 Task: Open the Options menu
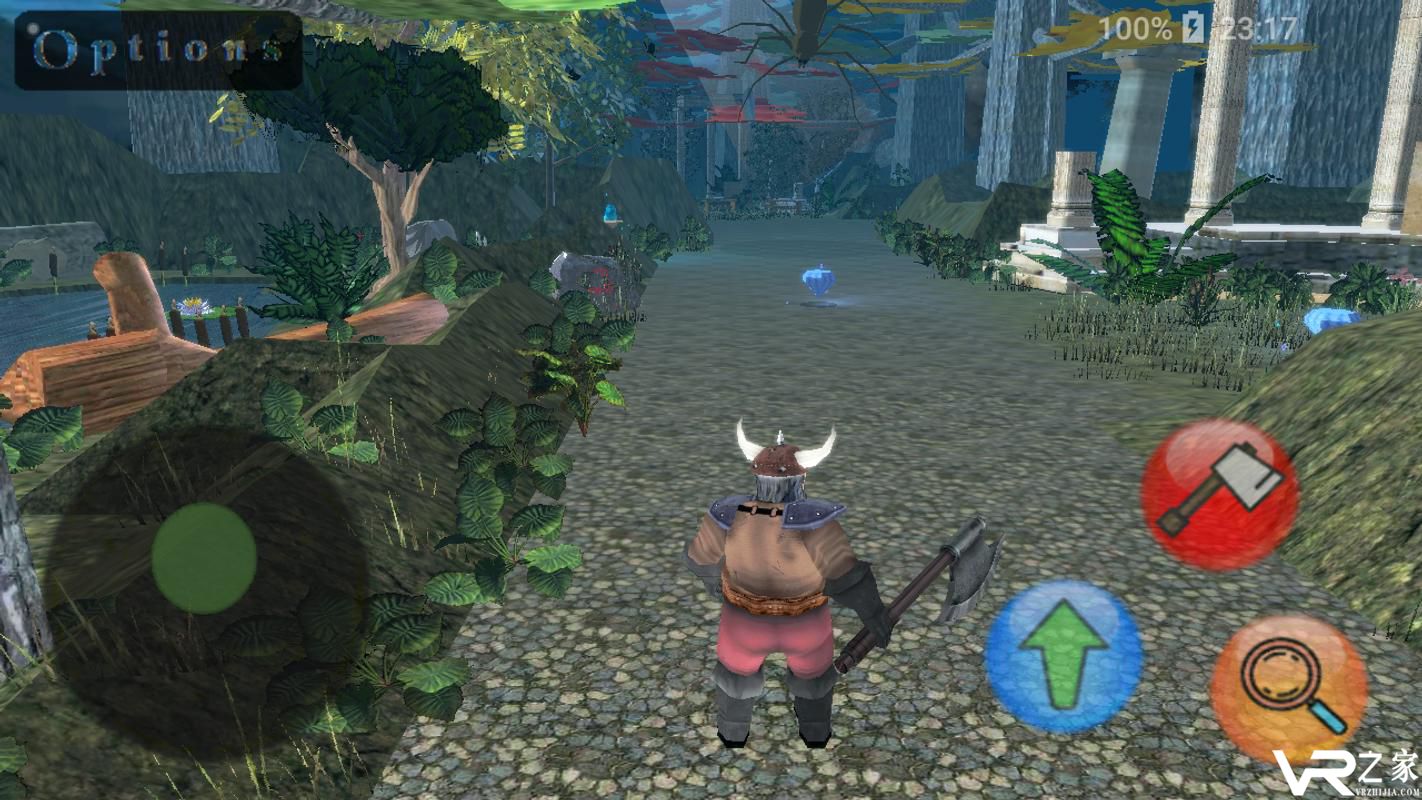coord(158,50)
